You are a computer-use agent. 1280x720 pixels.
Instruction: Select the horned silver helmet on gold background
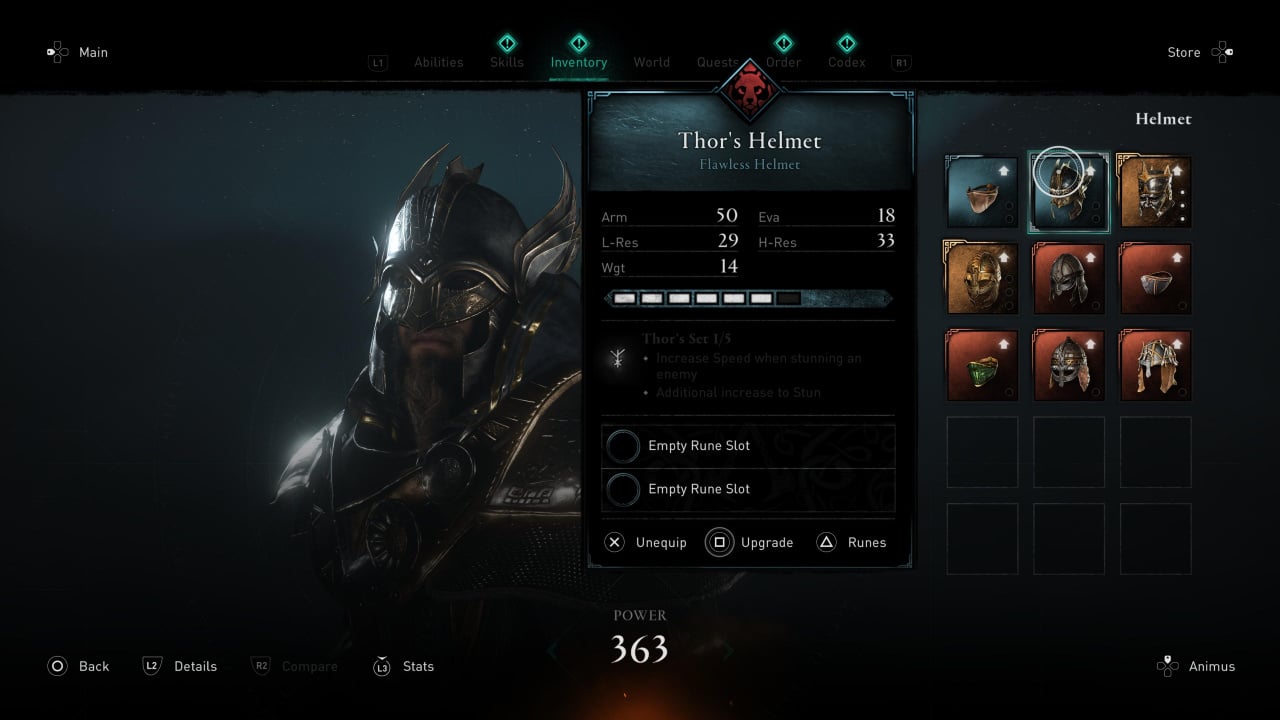pos(1155,192)
